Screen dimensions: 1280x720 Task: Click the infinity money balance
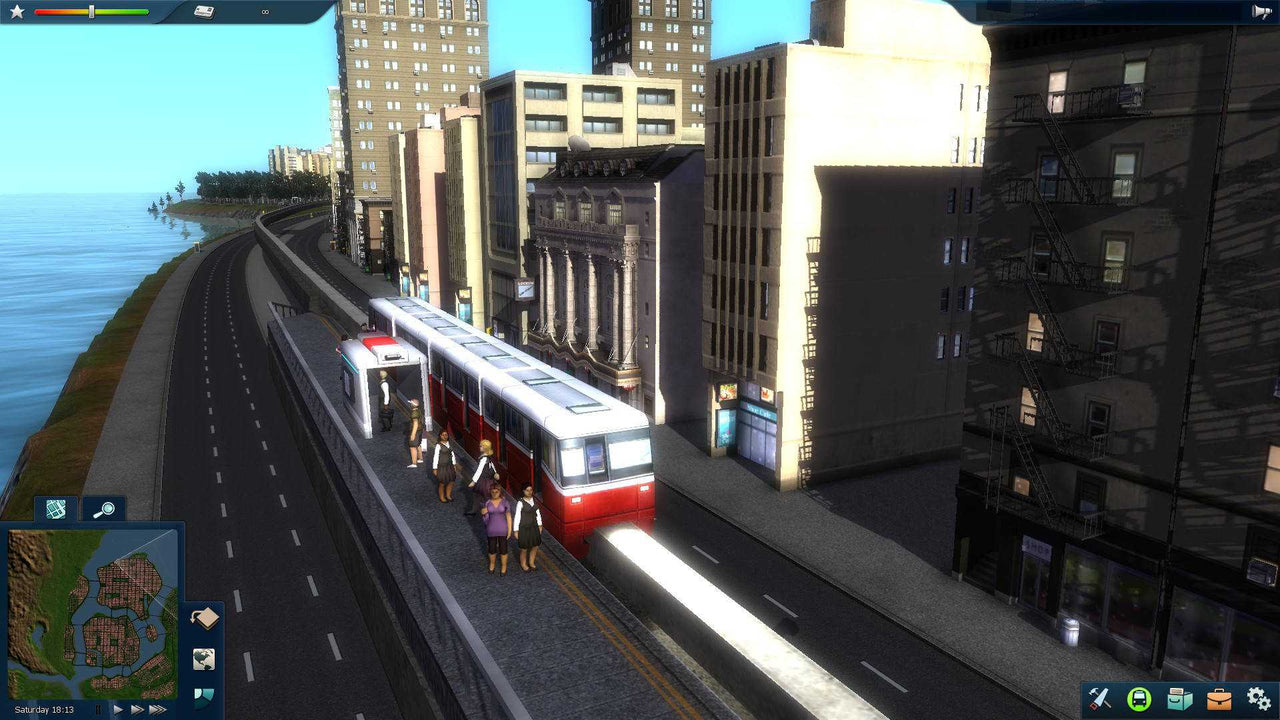tap(264, 11)
